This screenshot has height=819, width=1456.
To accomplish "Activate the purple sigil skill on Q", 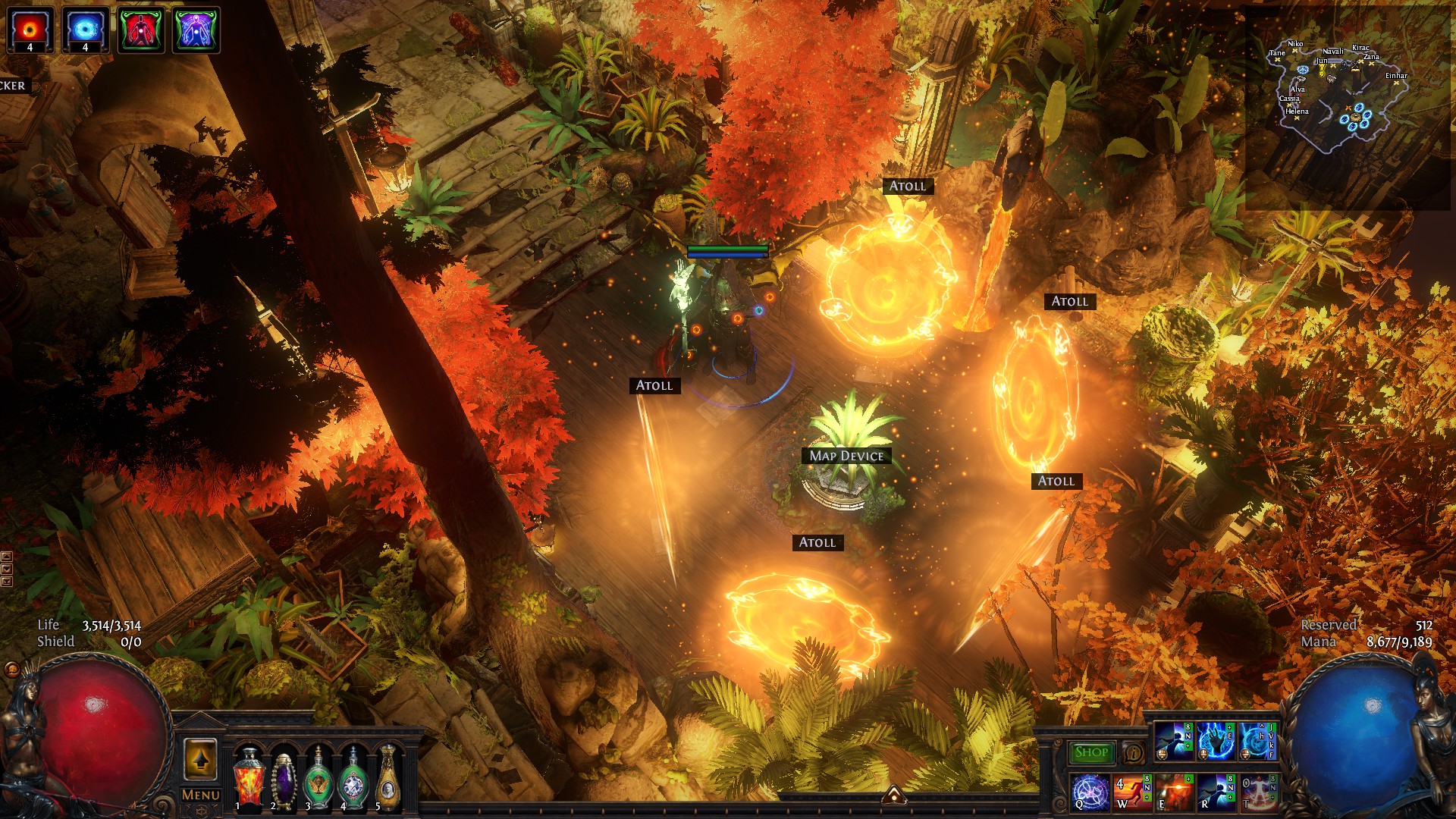I will 1090,792.
